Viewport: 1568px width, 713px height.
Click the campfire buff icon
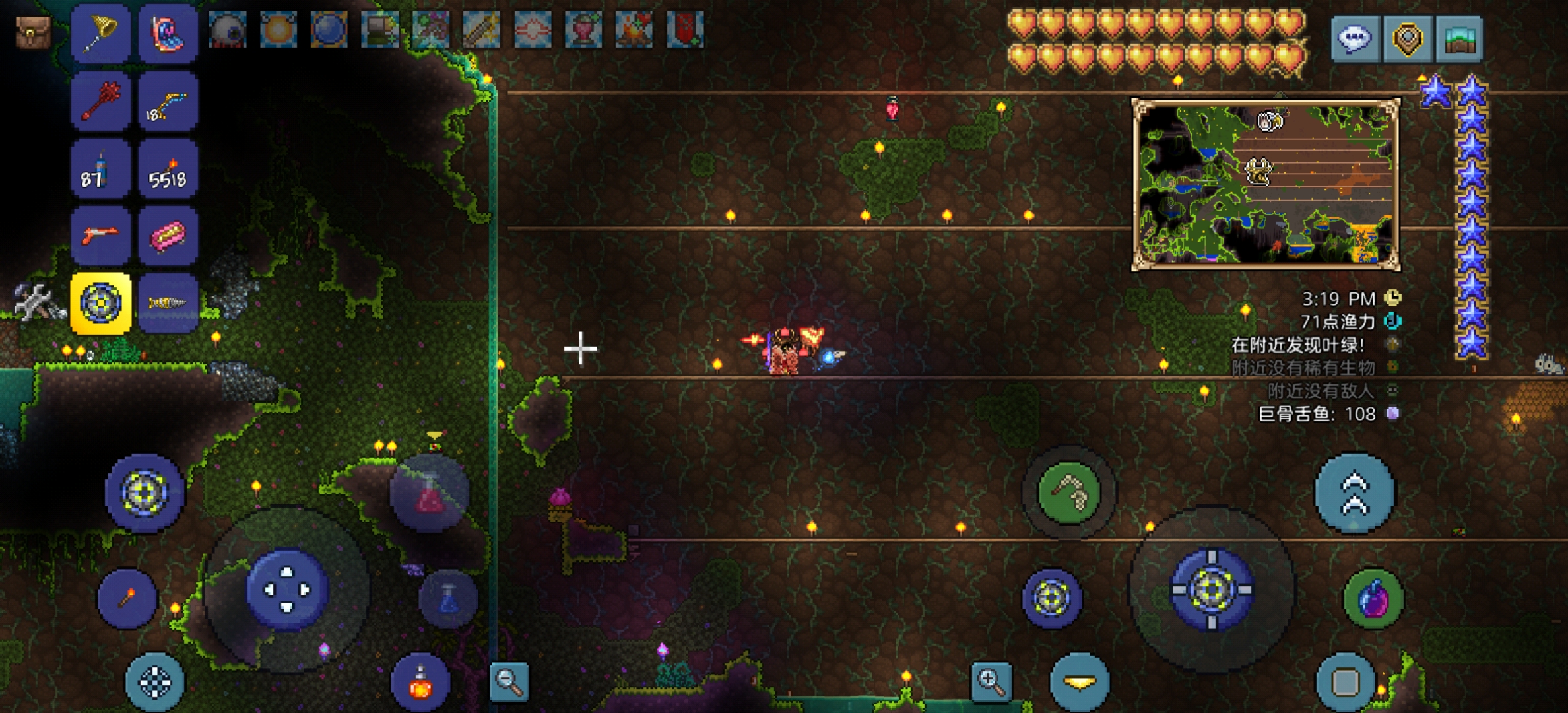634,30
